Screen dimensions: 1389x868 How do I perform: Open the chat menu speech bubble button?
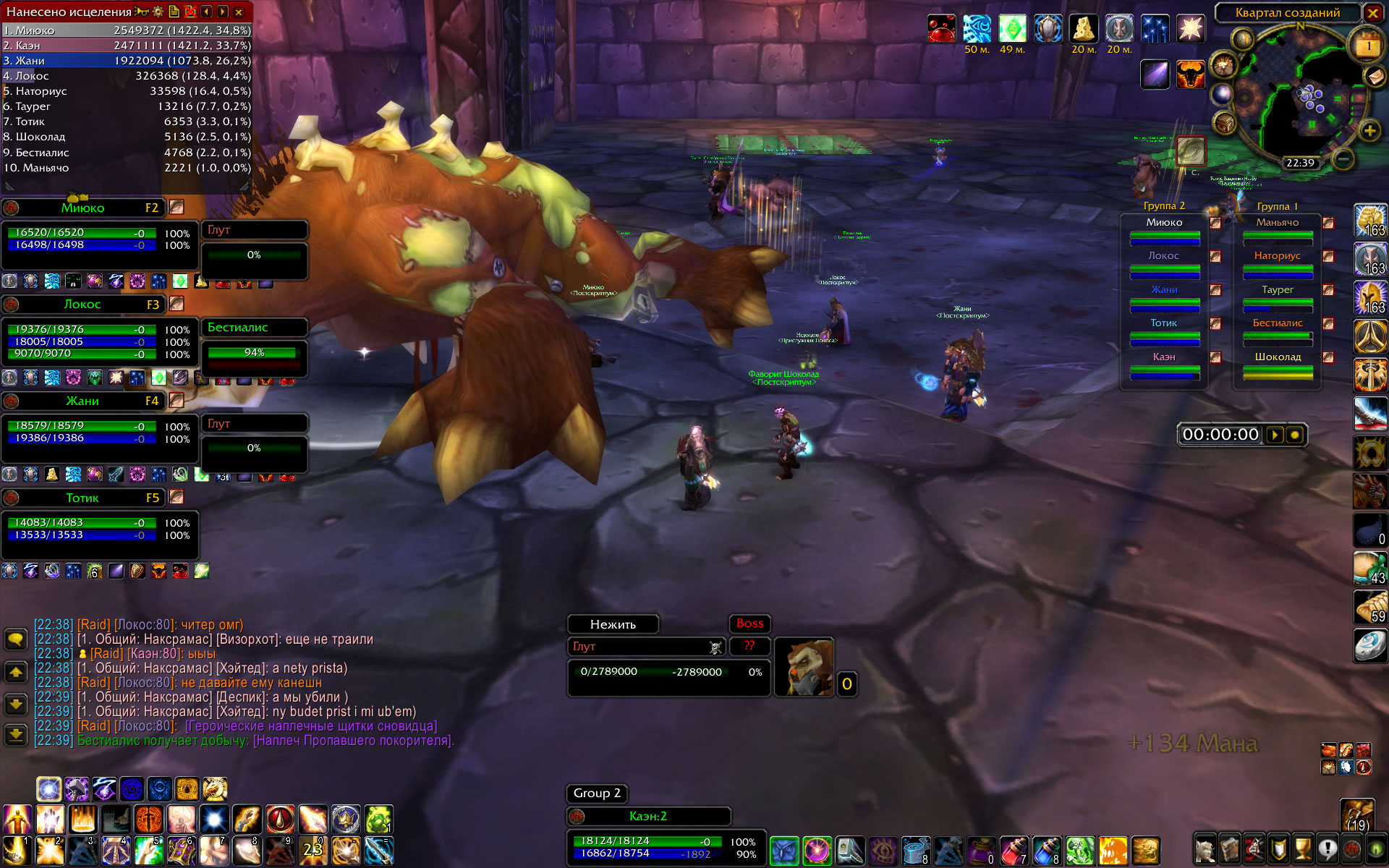point(16,639)
